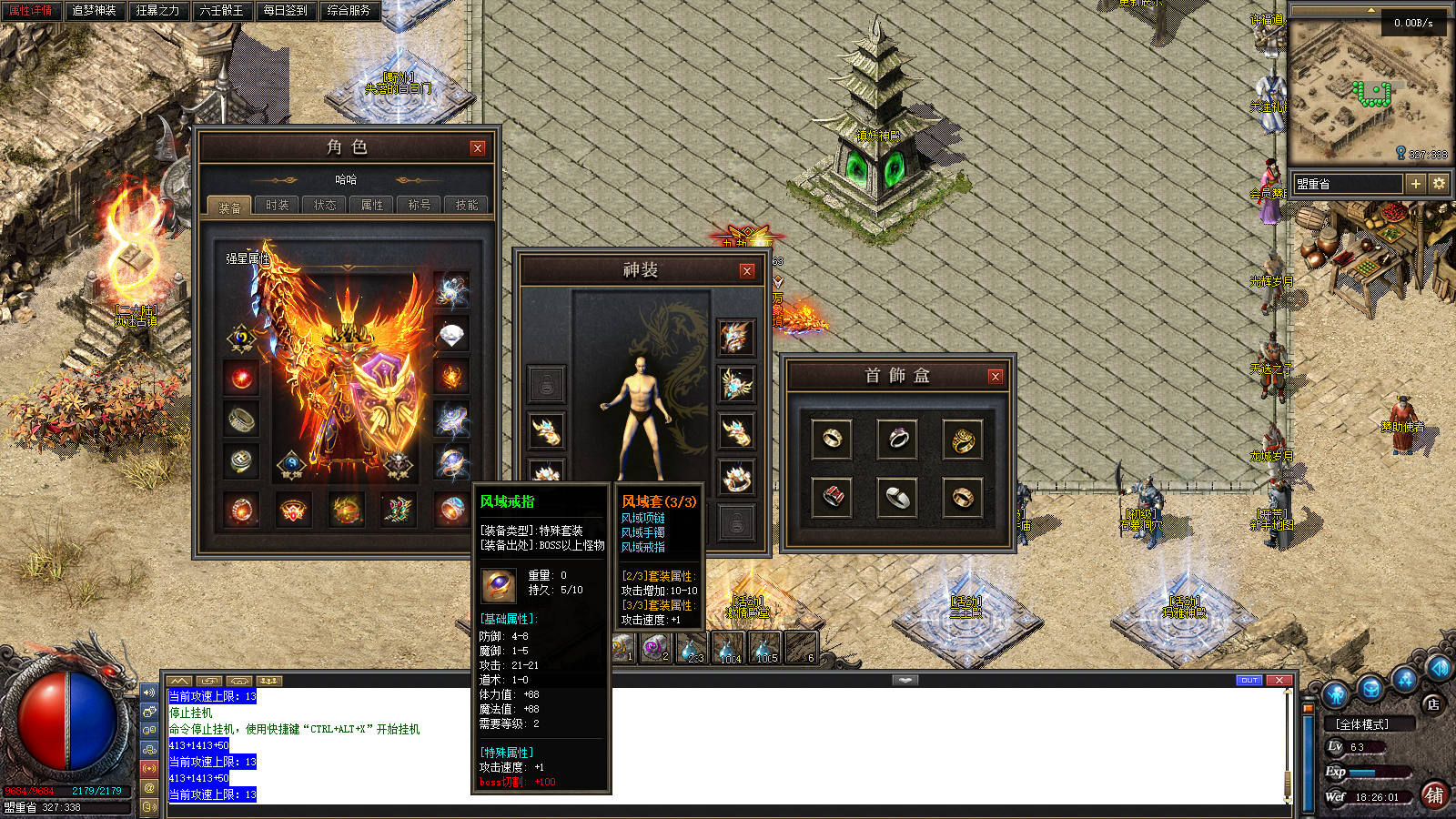Toggle the sound speaker orb
The height and width of the screenshot is (819, 1456).
tap(1439, 668)
